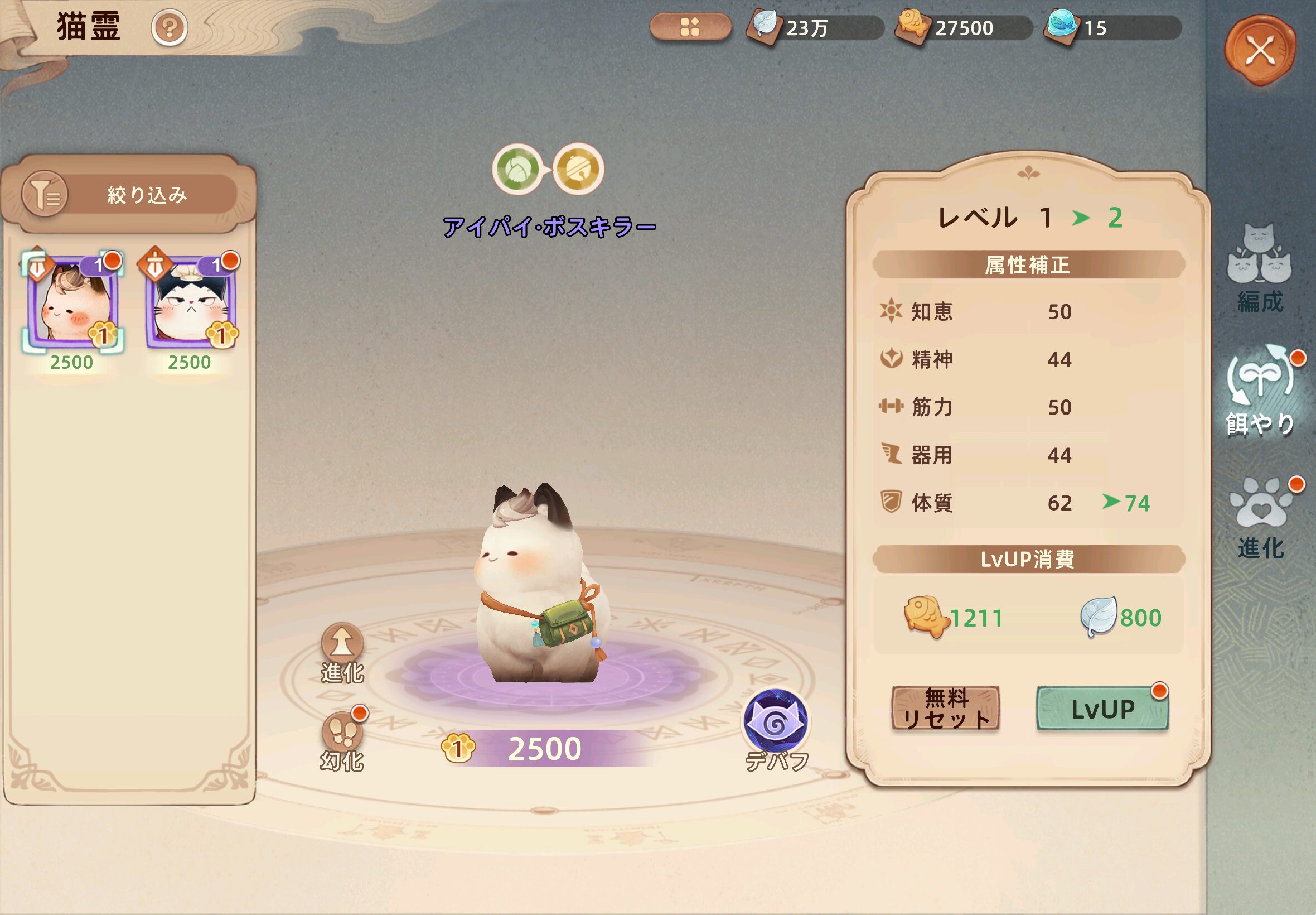Level up with the LvUP button
This screenshot has width=1316, height=915.
tap(1102, 709)
